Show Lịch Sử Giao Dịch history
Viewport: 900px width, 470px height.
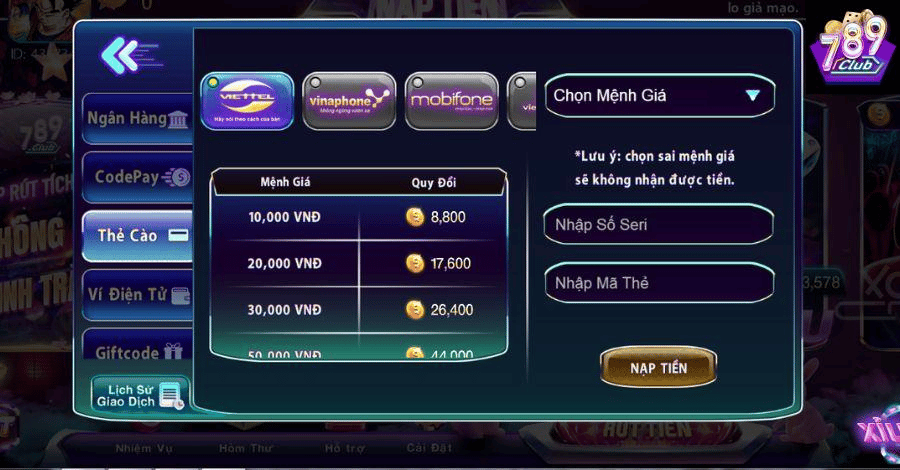[x=139, y=395]
